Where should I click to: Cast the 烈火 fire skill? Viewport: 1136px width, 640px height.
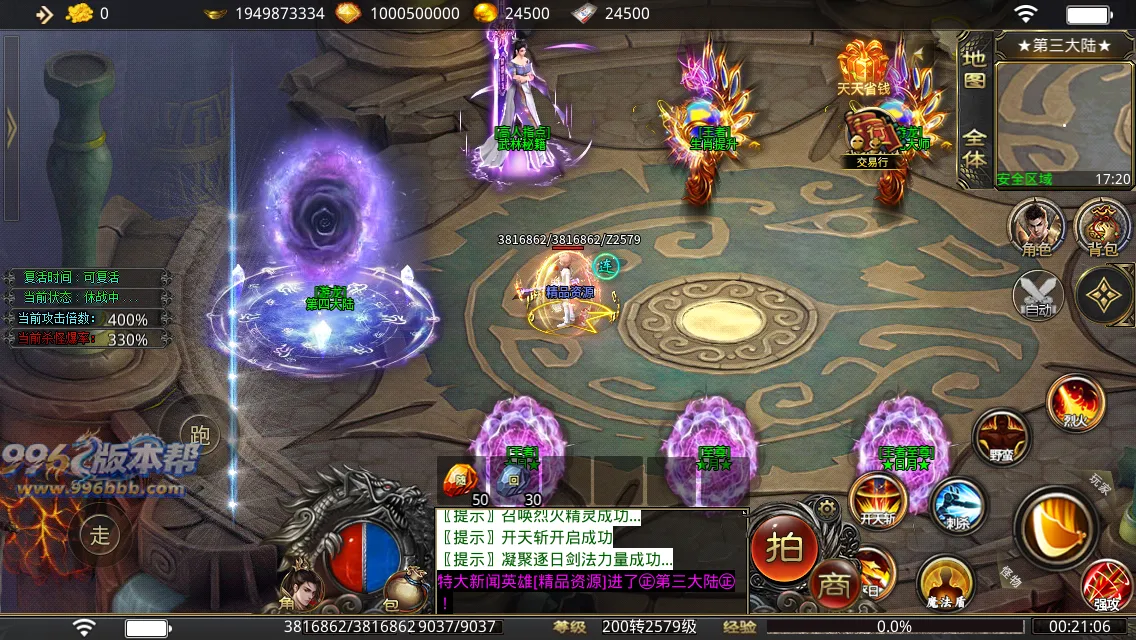[x=1075, y=402]
